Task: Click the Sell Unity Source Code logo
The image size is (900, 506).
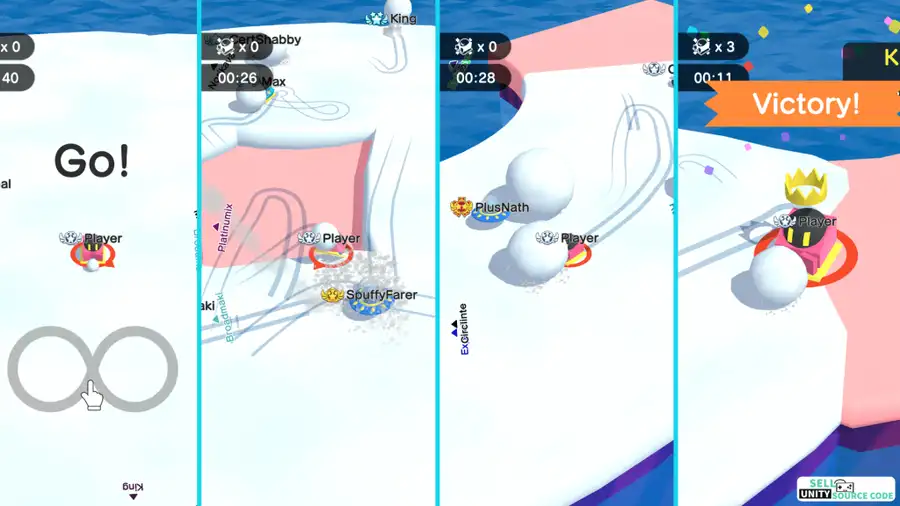Action: coord(845,488)
